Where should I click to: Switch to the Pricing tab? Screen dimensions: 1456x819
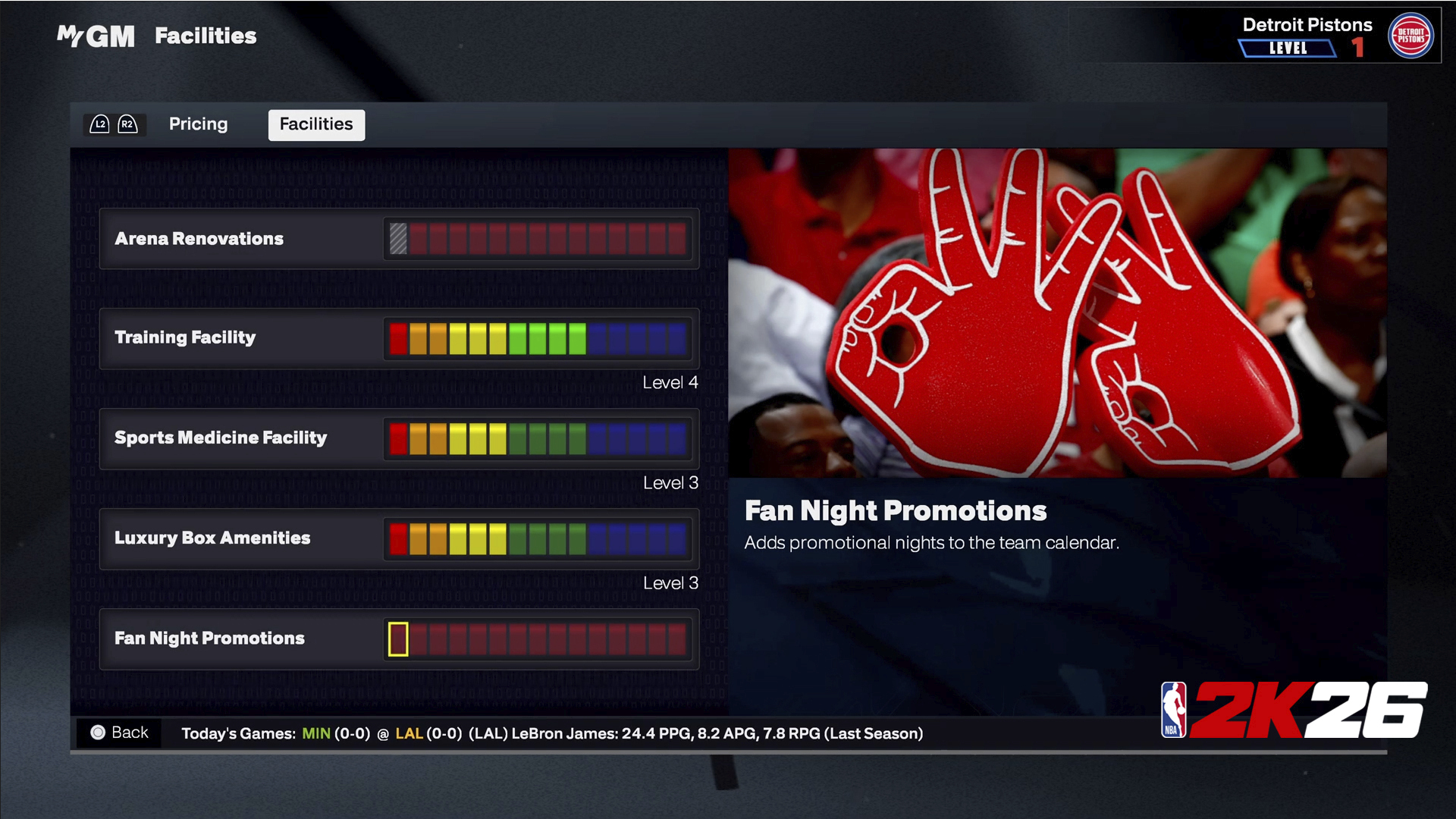[198, 124]
